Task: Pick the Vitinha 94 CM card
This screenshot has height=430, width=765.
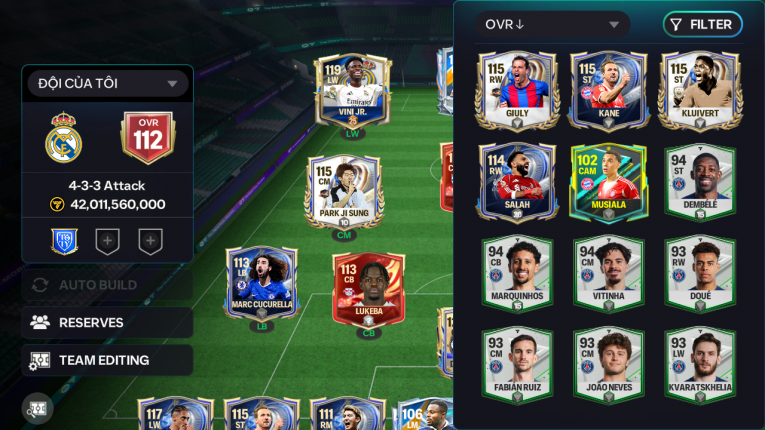Action: [x=608, y=273]
